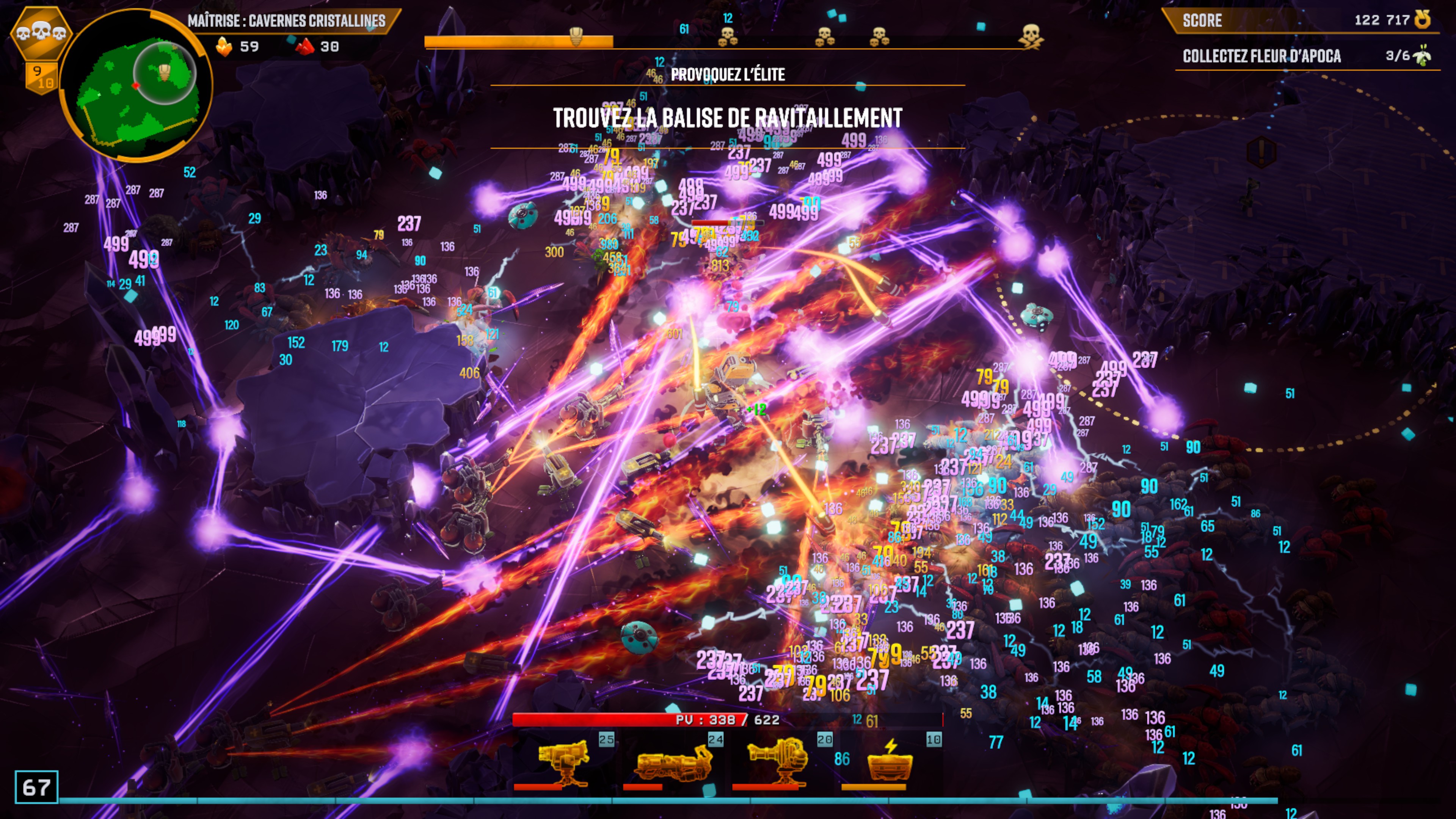Click the Provoquez l'Élite objective label
This screenshot has height=819, width=1456.
click(728, 75)
